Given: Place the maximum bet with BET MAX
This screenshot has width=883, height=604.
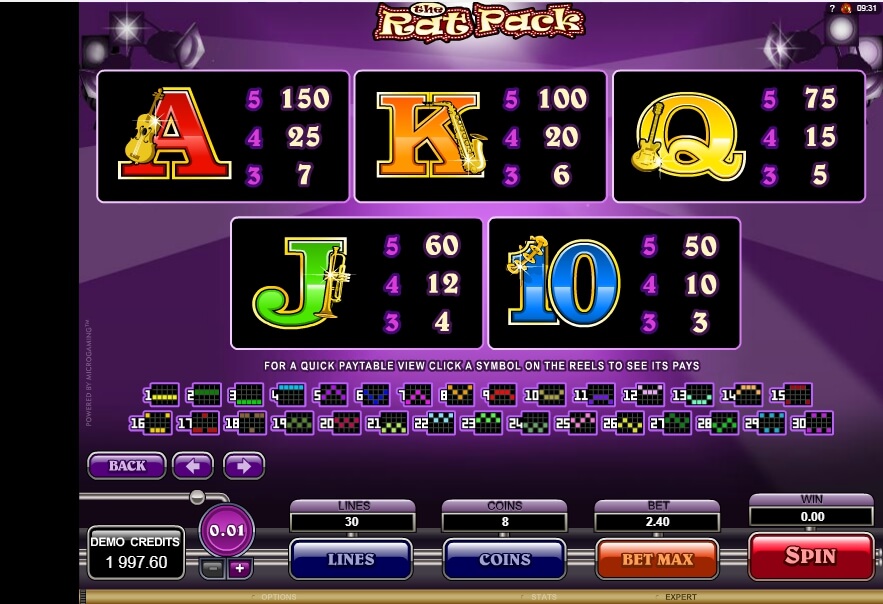Looking at the screenshot, I should (x=657, y=559).
